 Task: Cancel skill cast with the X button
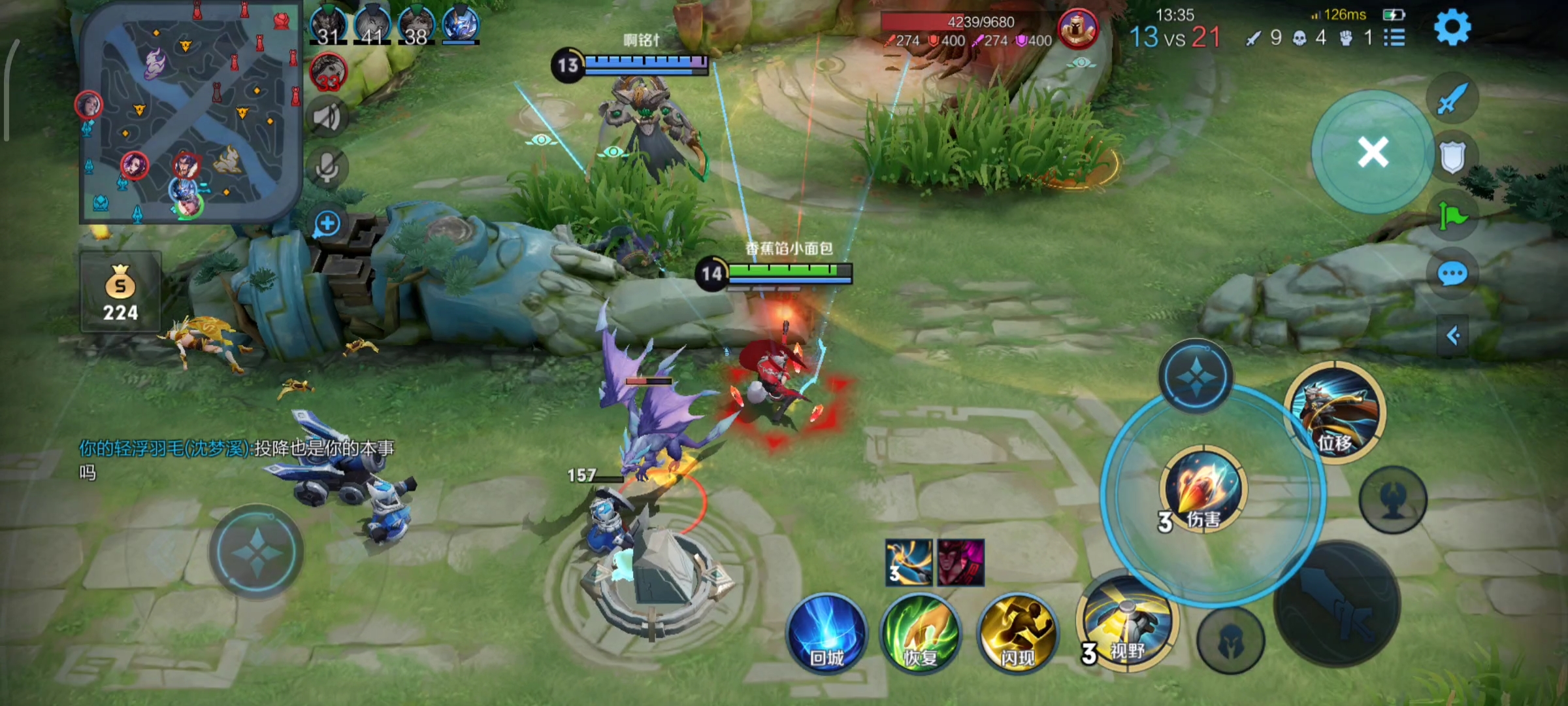click(1373, 152)
